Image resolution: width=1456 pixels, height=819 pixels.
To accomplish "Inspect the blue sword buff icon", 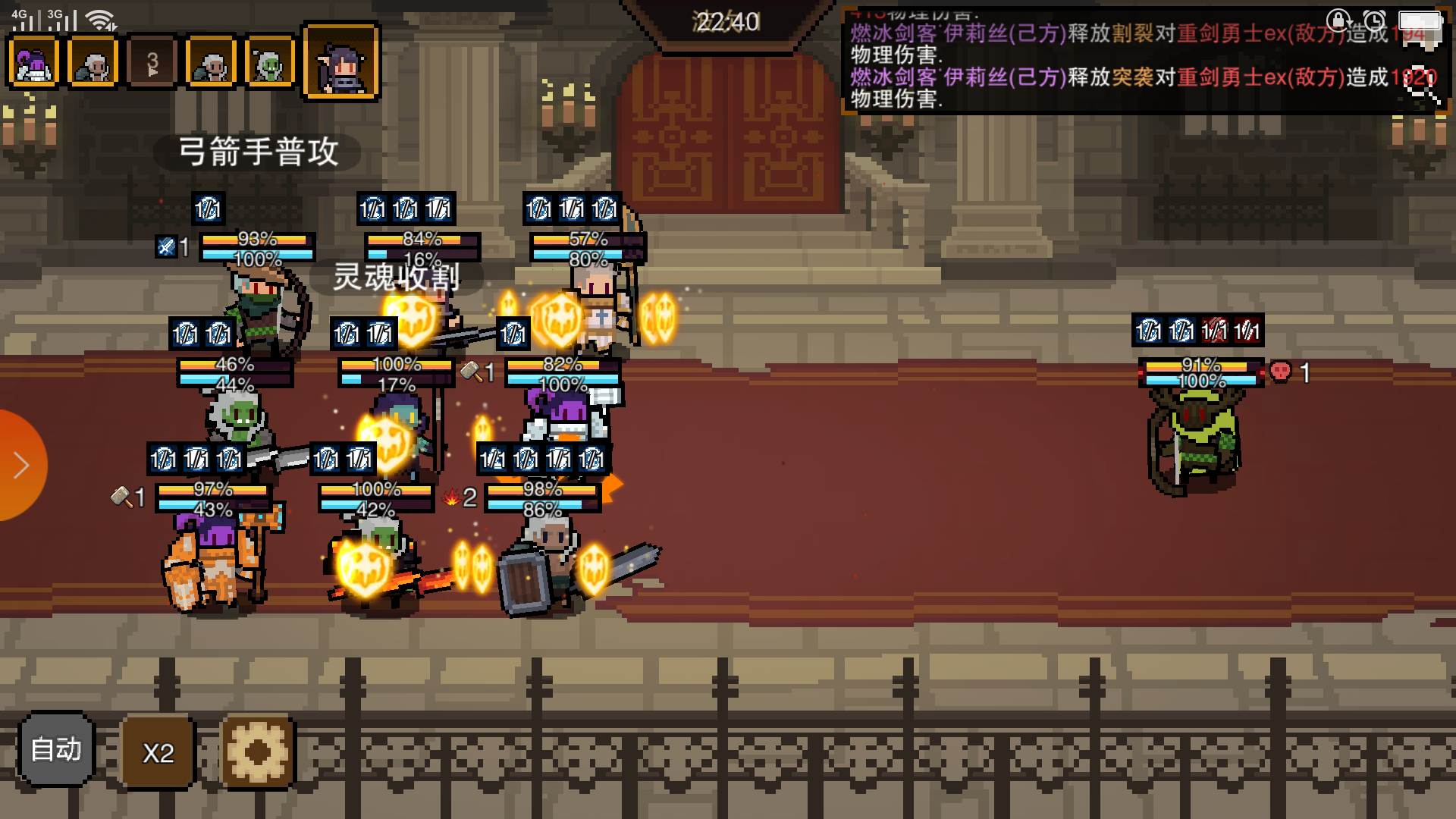I will [x=165, y=246].
